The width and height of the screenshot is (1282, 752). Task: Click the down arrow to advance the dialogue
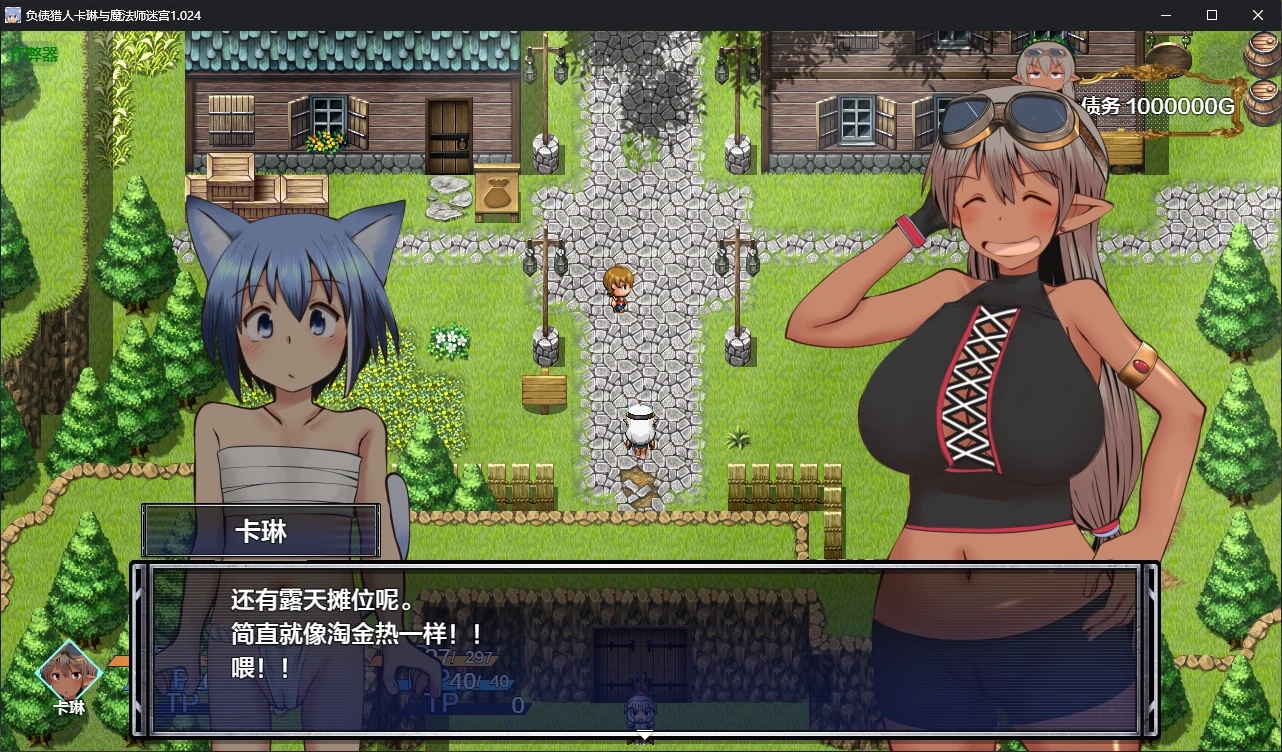pyautogui.click(x=645, y=735)
